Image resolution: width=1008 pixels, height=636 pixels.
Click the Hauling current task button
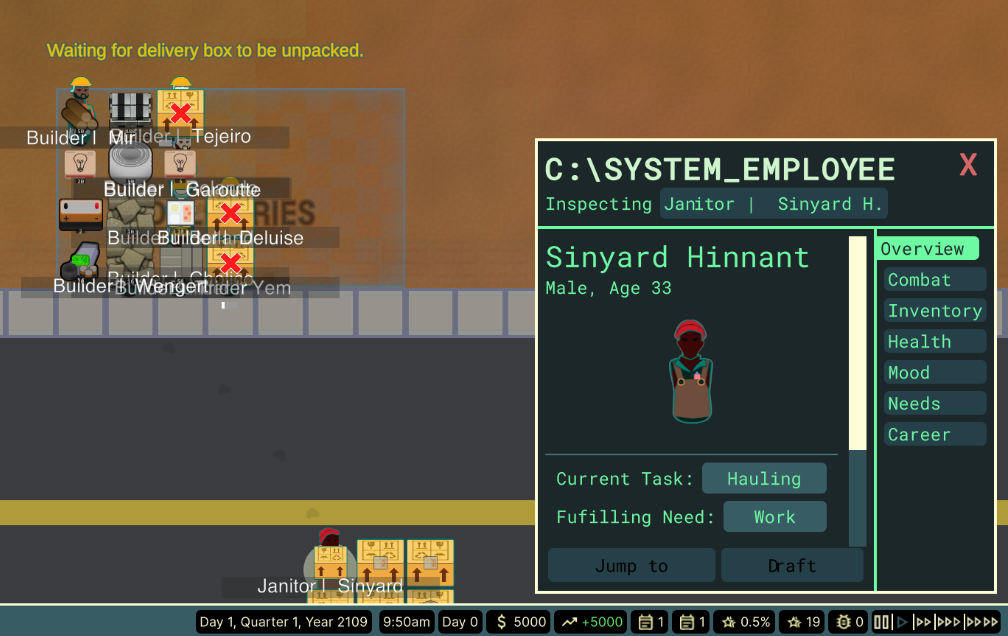(x=764, y=479)
